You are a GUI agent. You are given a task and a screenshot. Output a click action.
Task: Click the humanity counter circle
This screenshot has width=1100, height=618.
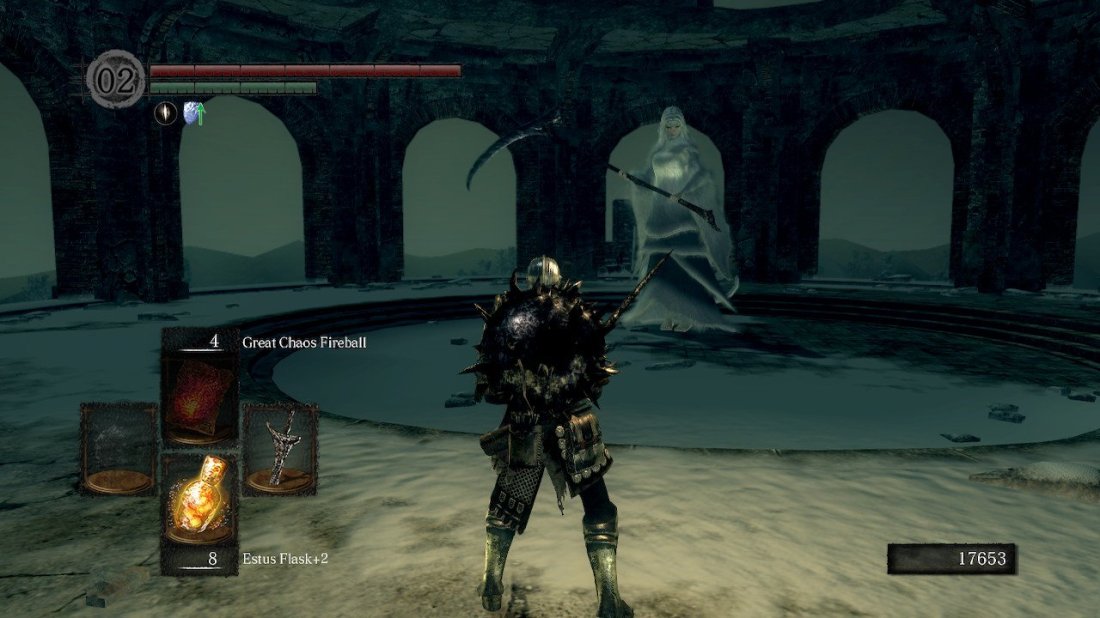click(x=115, y=80)
